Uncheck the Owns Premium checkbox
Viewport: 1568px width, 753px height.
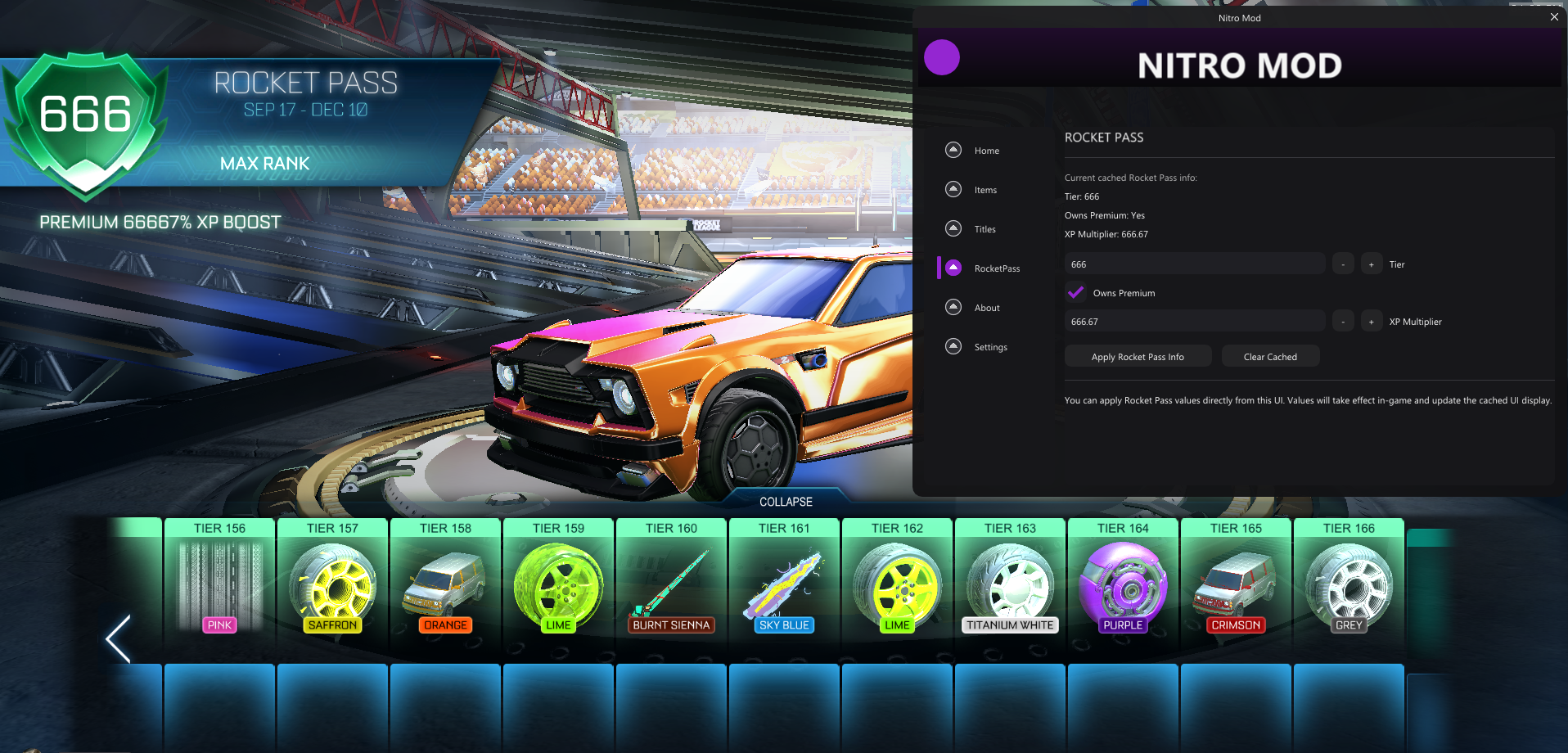1075,292
